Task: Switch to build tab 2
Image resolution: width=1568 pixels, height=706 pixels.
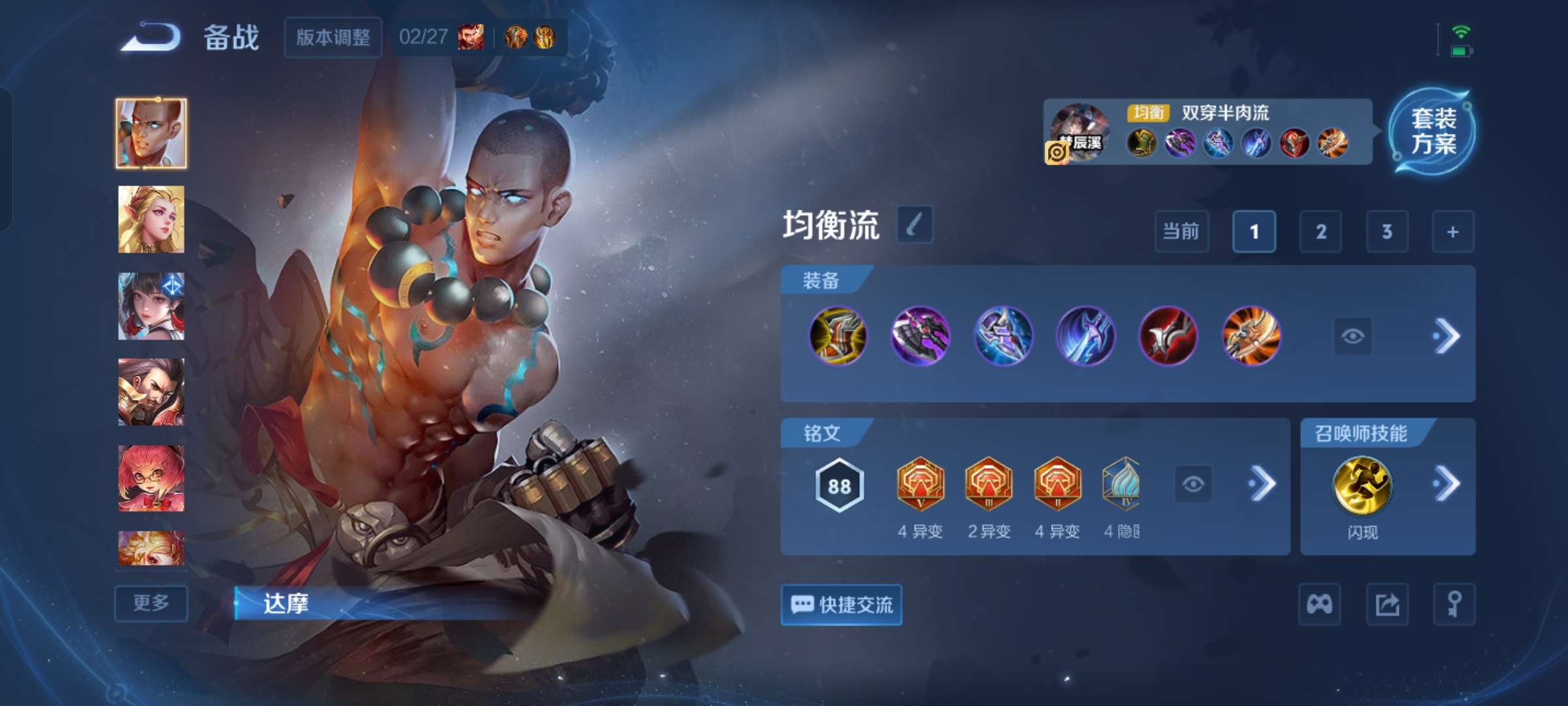Action: 1320,232
